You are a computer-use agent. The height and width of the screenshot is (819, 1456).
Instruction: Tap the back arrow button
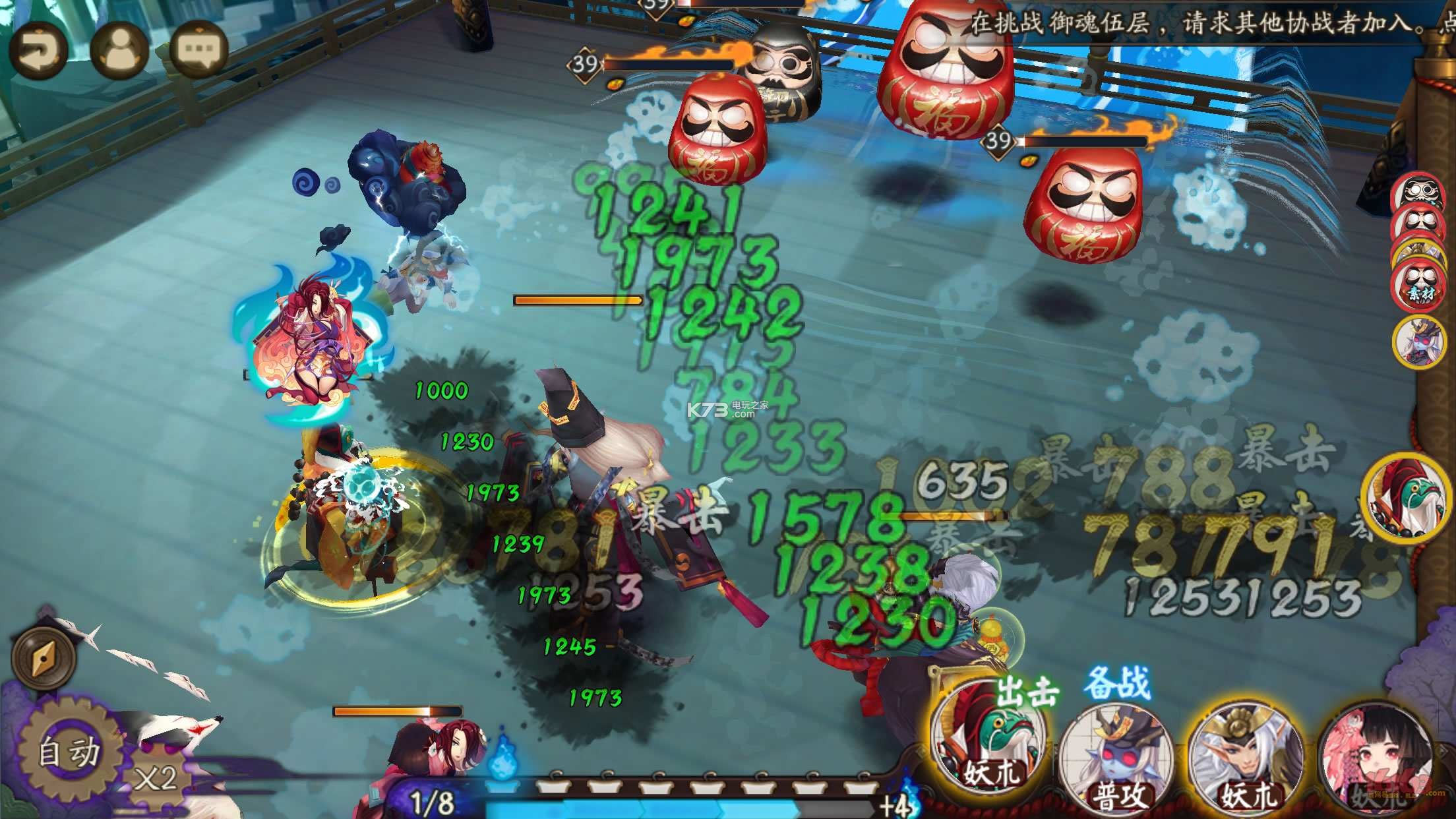coord(38,51)
